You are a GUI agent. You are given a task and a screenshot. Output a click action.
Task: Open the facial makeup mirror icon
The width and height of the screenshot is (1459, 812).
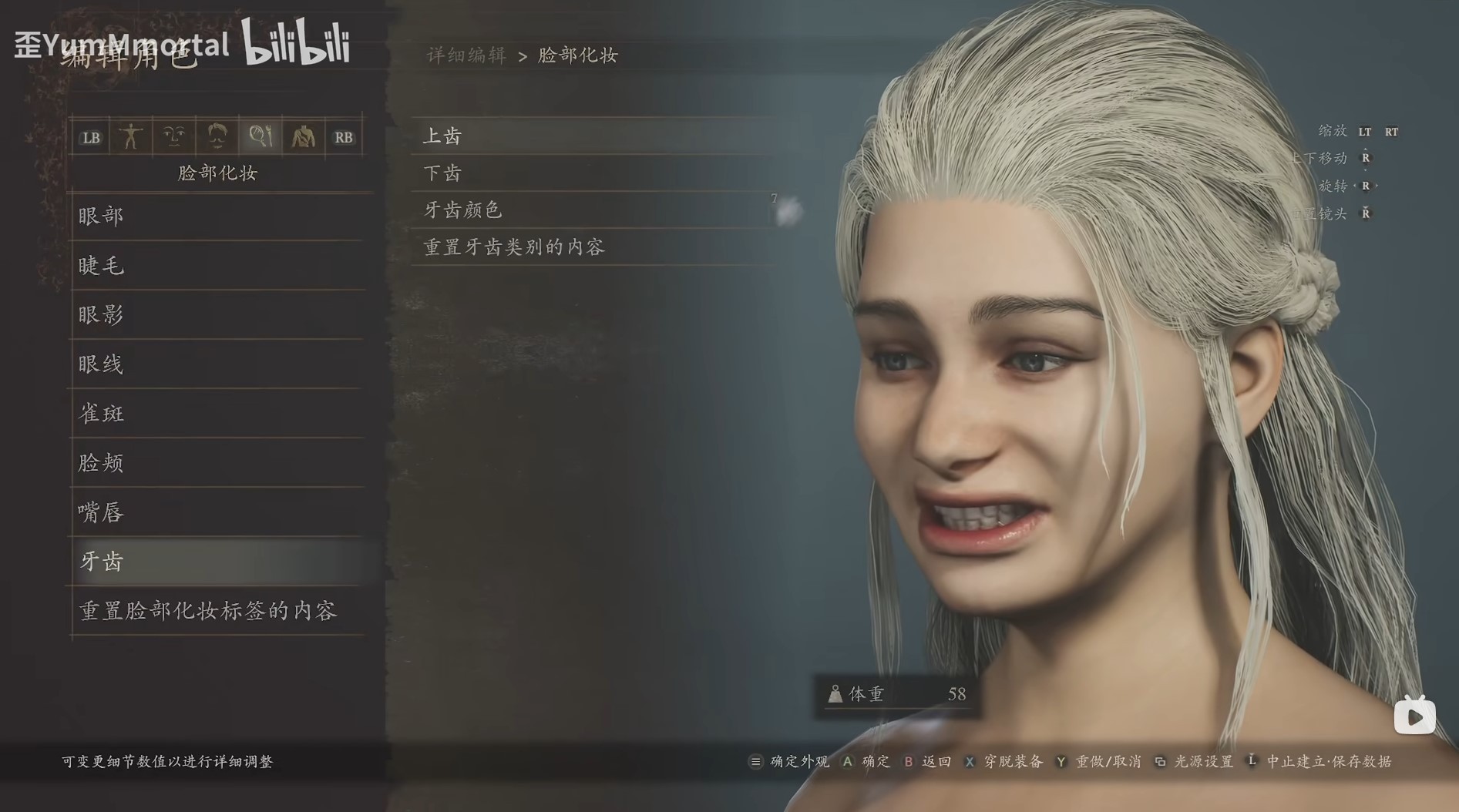click(260, 136)
